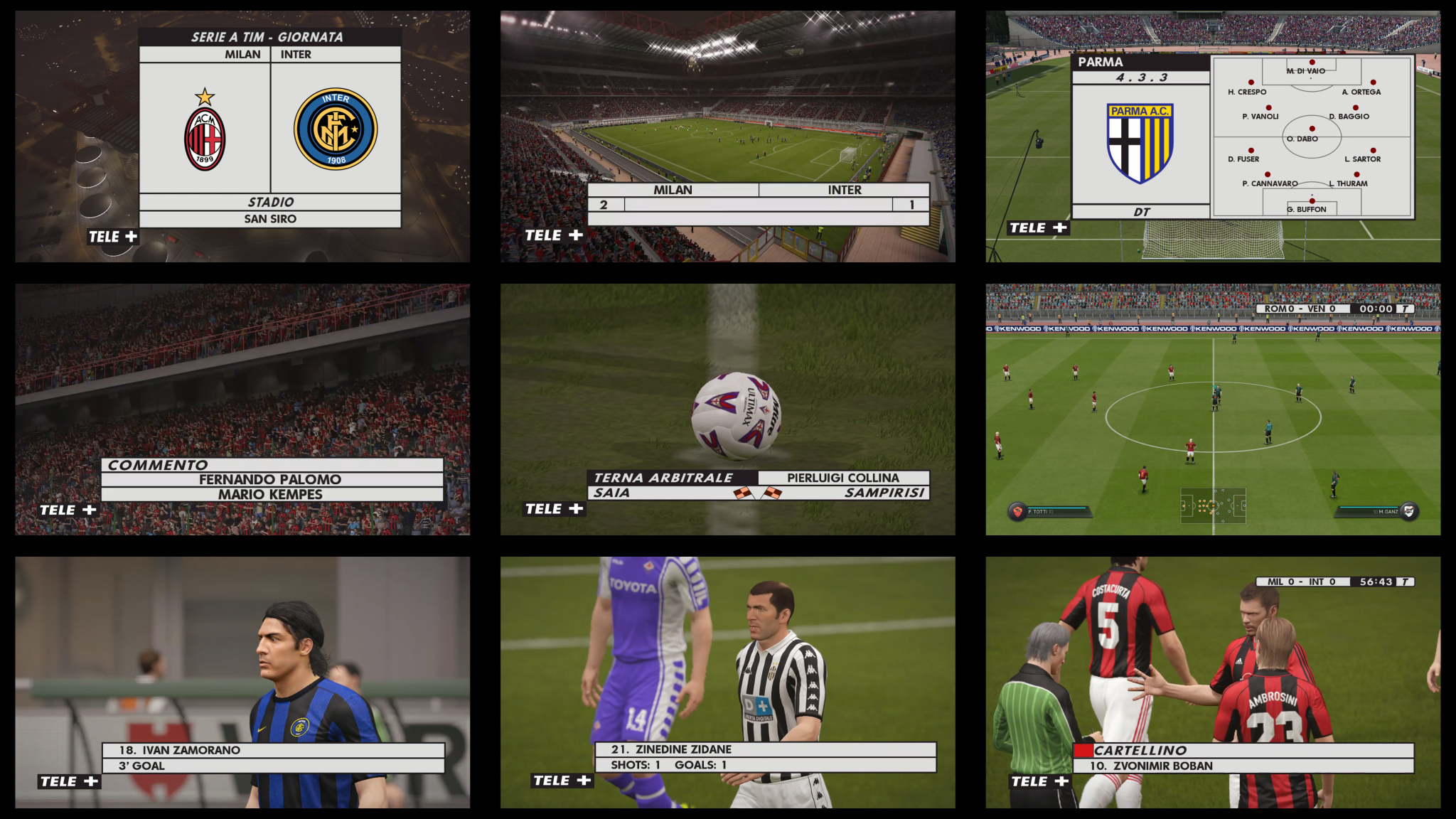1456x819 pixels.
Task: Switch to the MILAN column tab
Action: (x=242, y=53)
